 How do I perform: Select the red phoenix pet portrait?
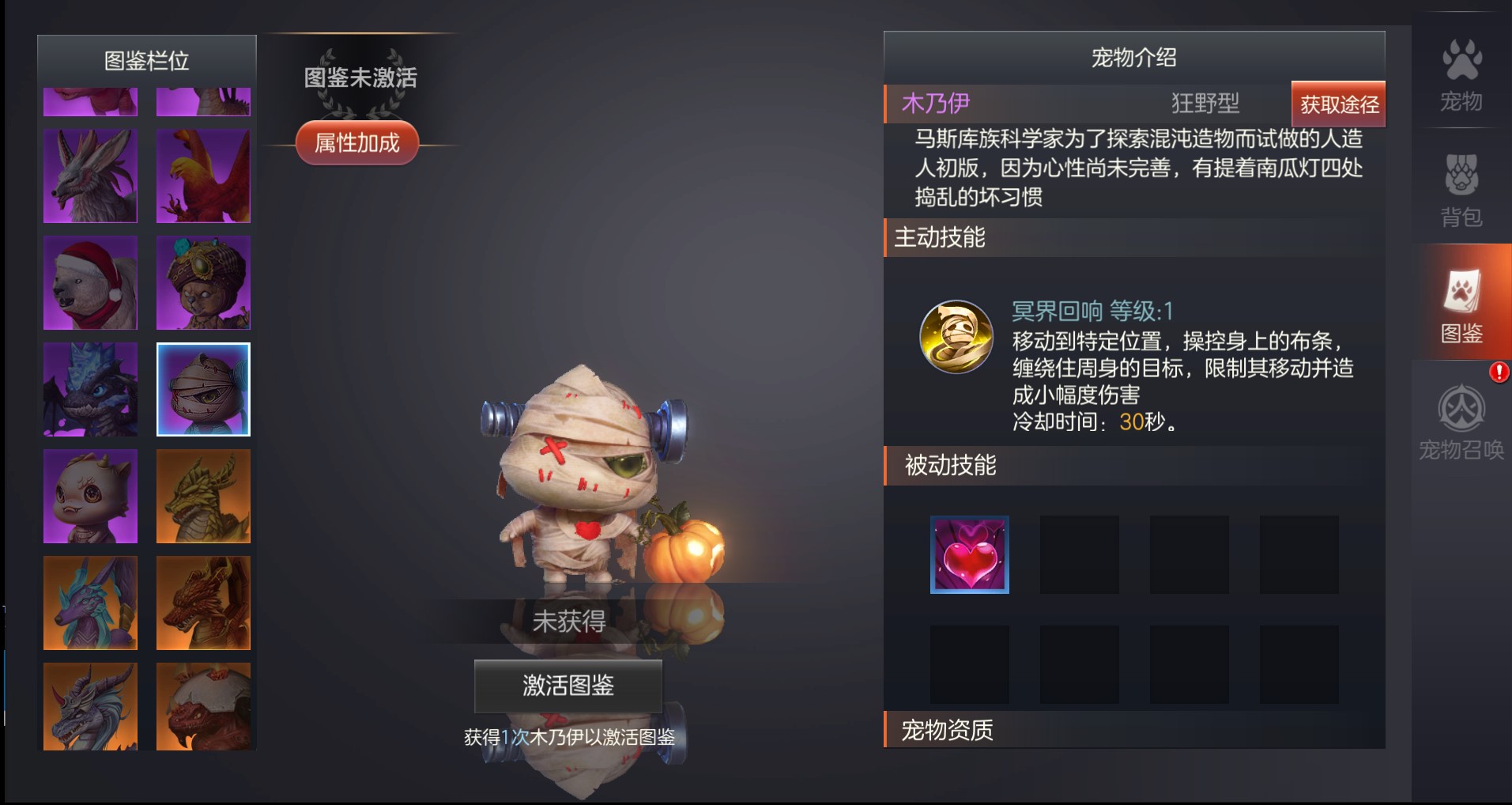click(x=203, y=176)
